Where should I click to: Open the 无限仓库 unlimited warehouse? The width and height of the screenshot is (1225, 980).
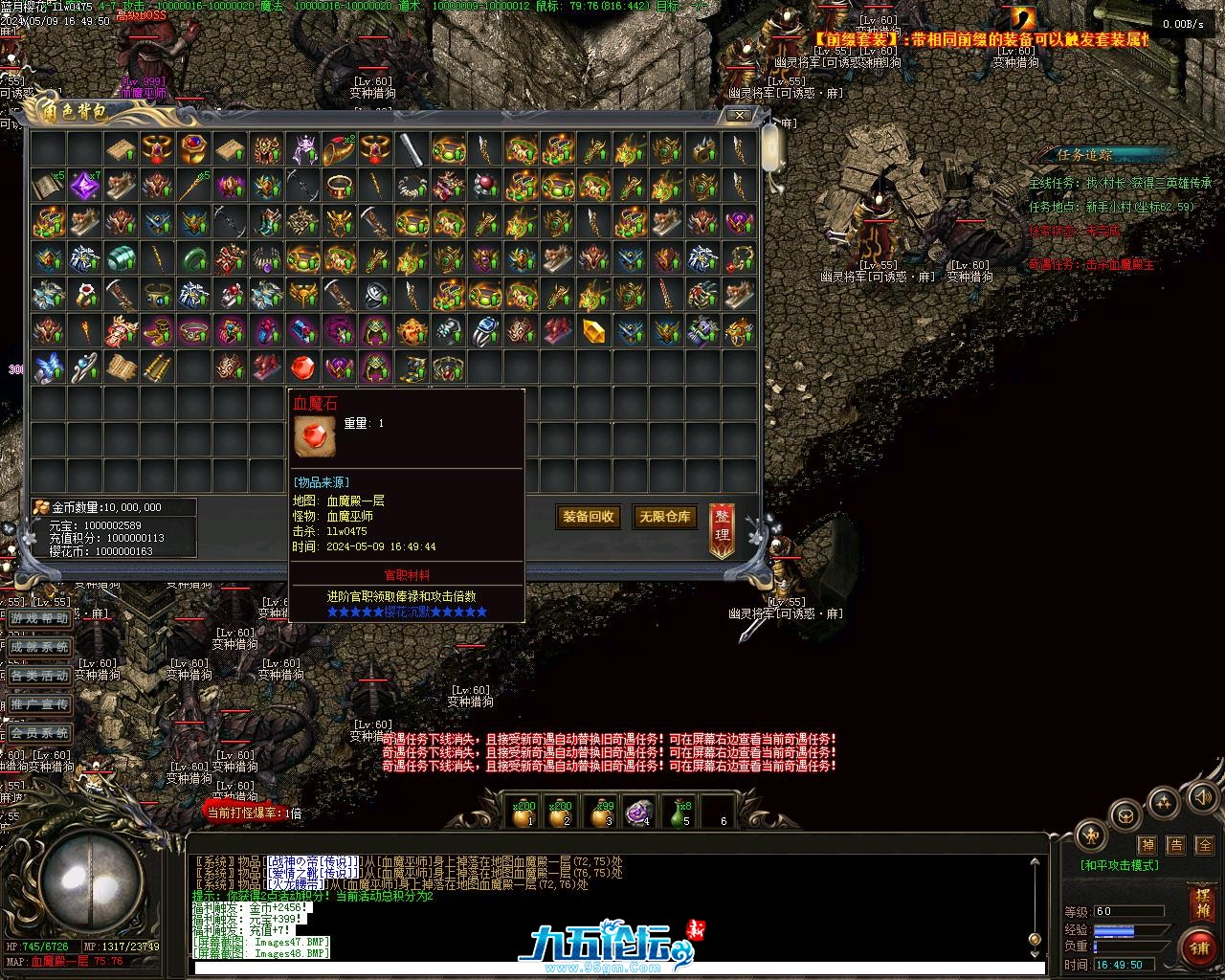tap(665, 517)
